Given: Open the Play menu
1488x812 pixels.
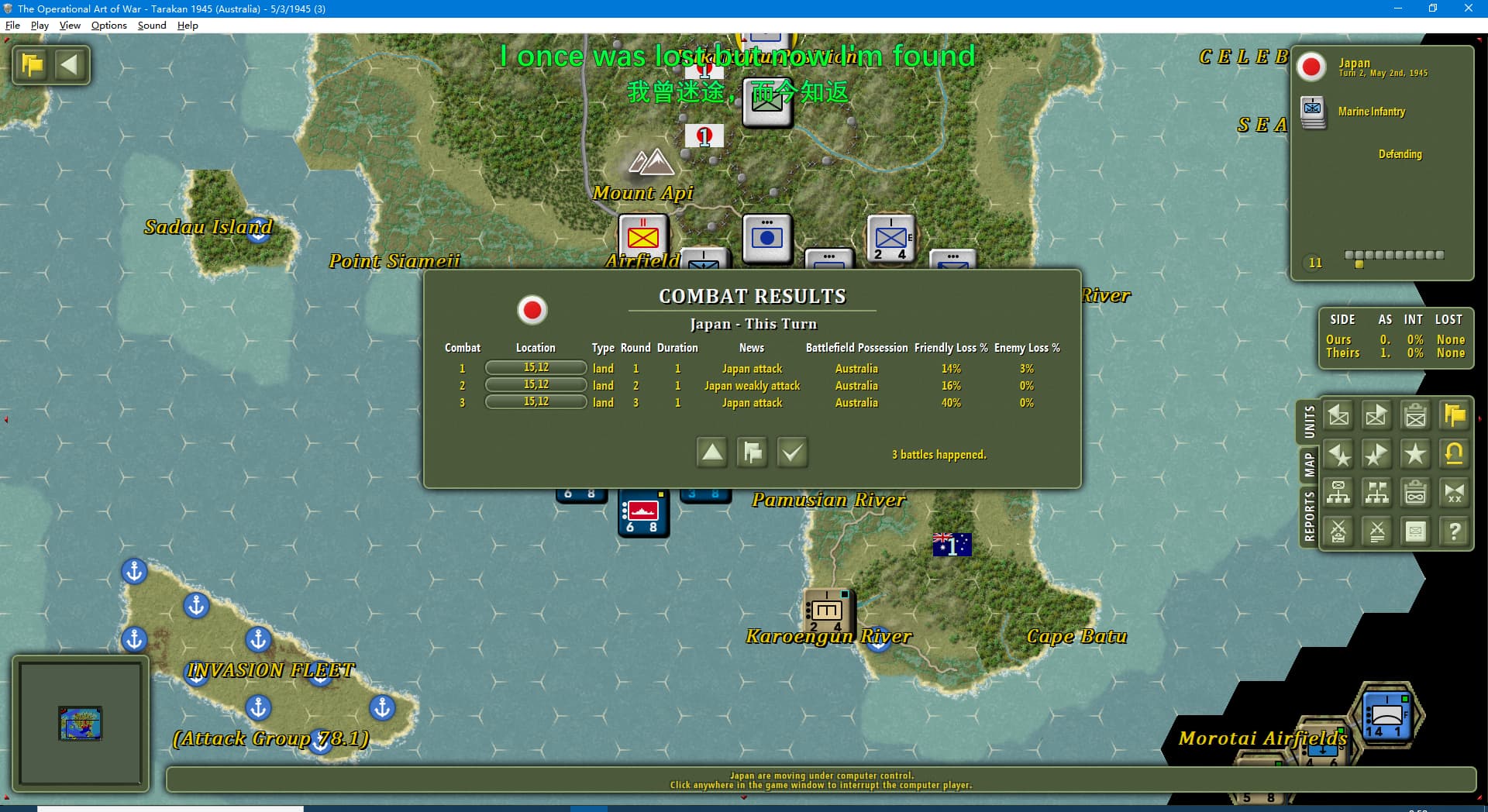Looking at the screenshot, I should click(40, 26).
